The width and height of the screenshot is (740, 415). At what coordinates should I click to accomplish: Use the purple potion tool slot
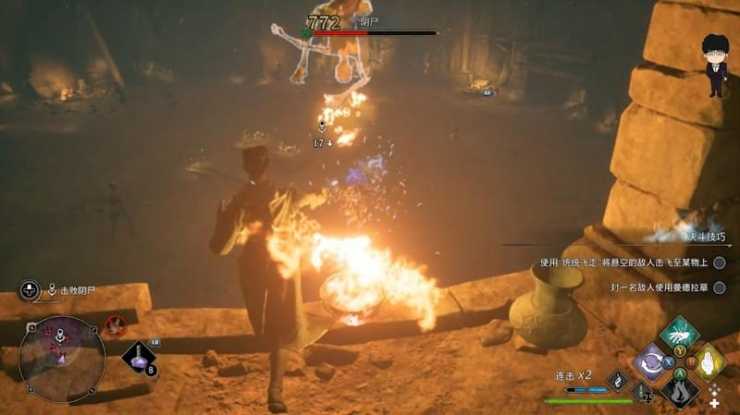137,357
